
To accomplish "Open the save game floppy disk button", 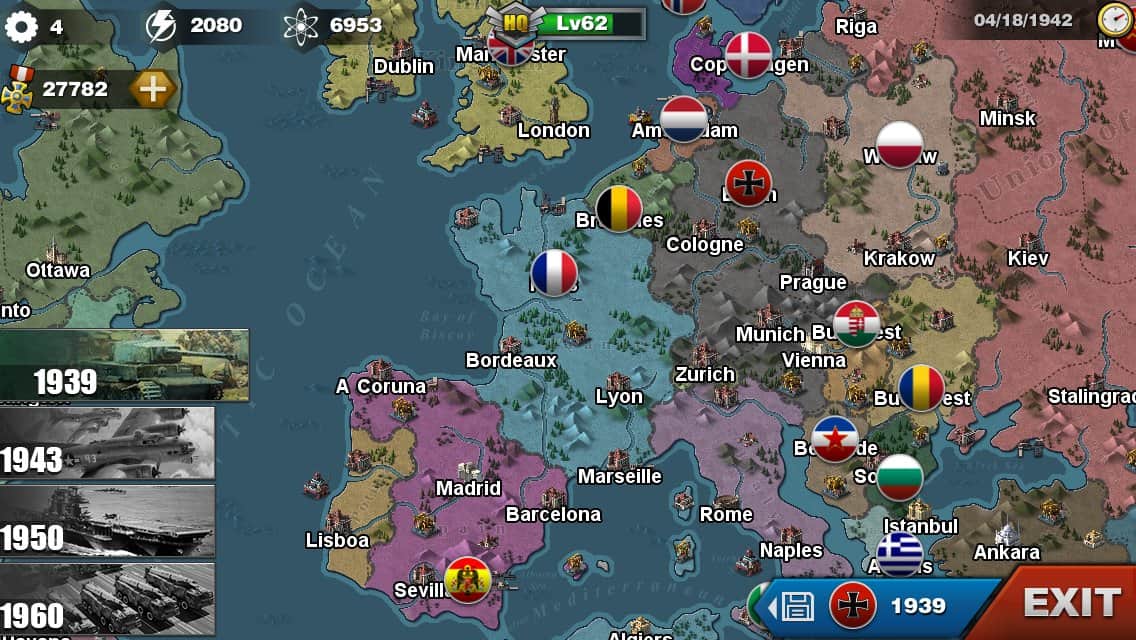I will tap(796, 605).
